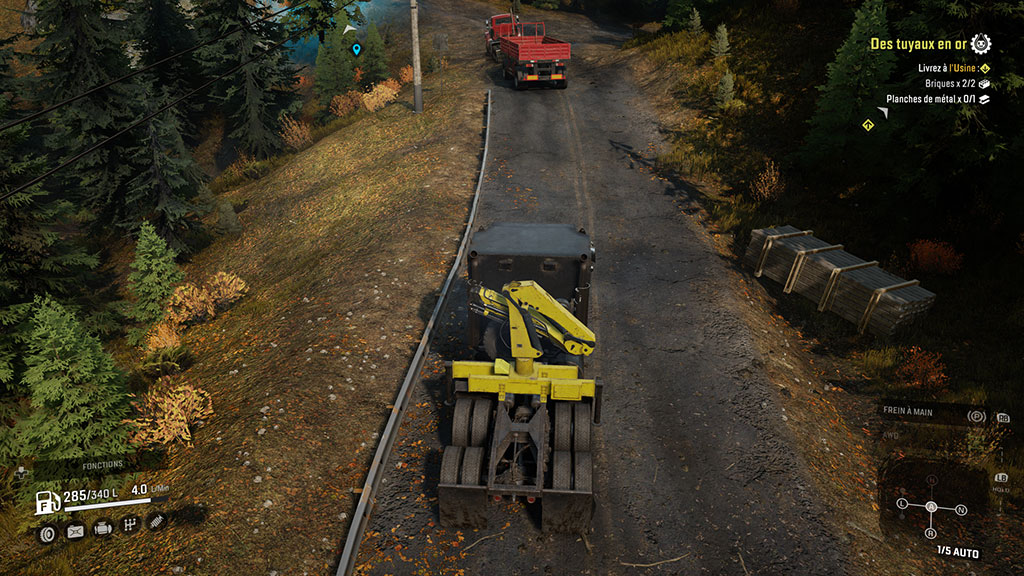Click the blue location pin marker
1024x576 pixels.
pos(356,48)
